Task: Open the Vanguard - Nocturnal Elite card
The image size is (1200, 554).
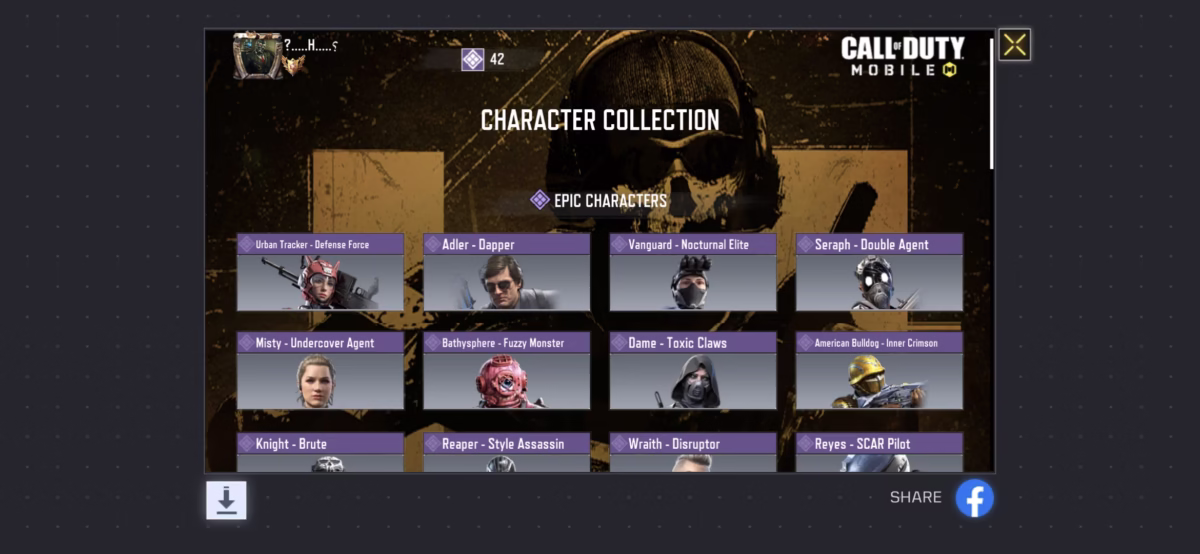Action: 692,273
